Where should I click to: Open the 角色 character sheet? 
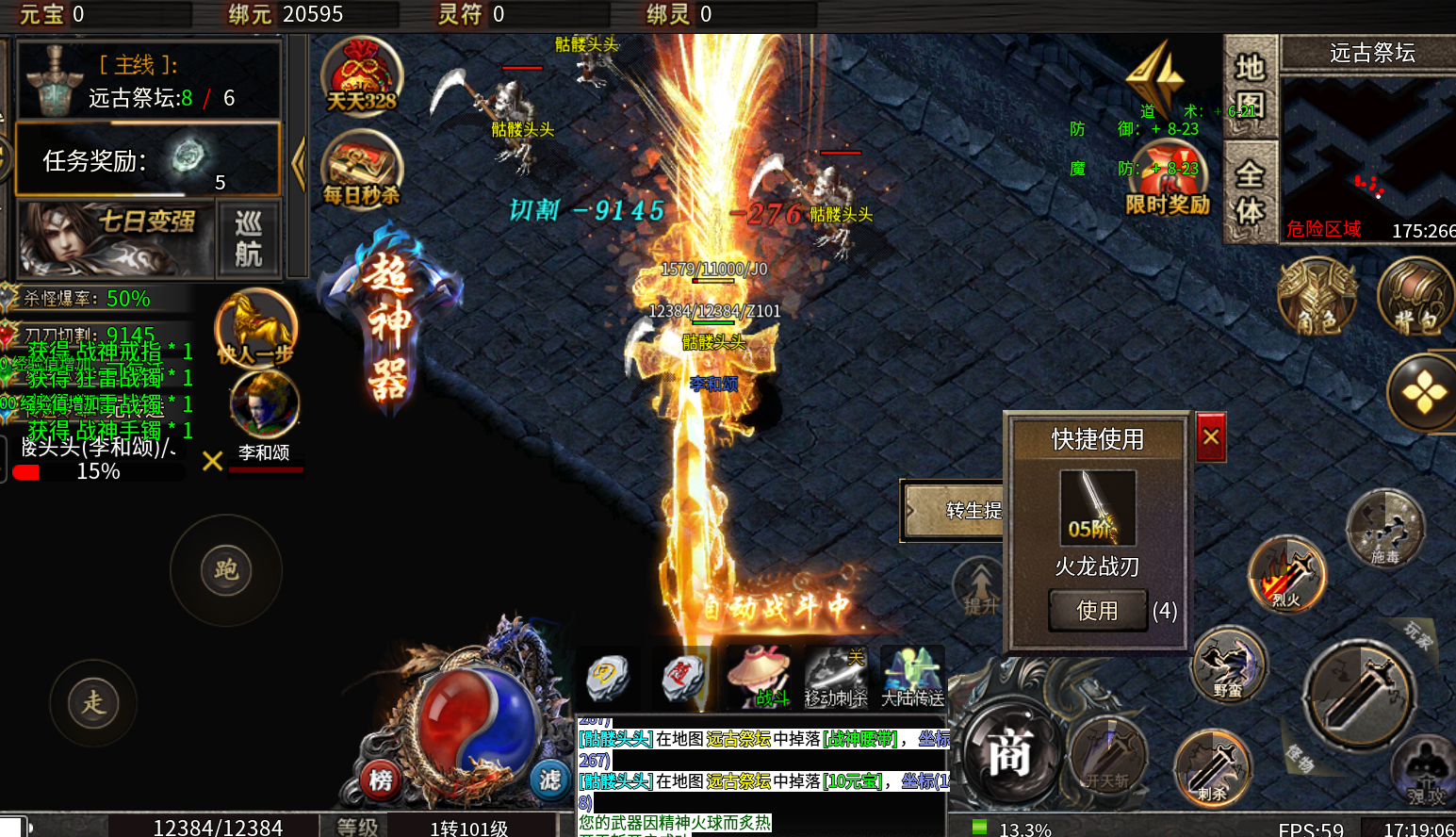point(1317,297)
